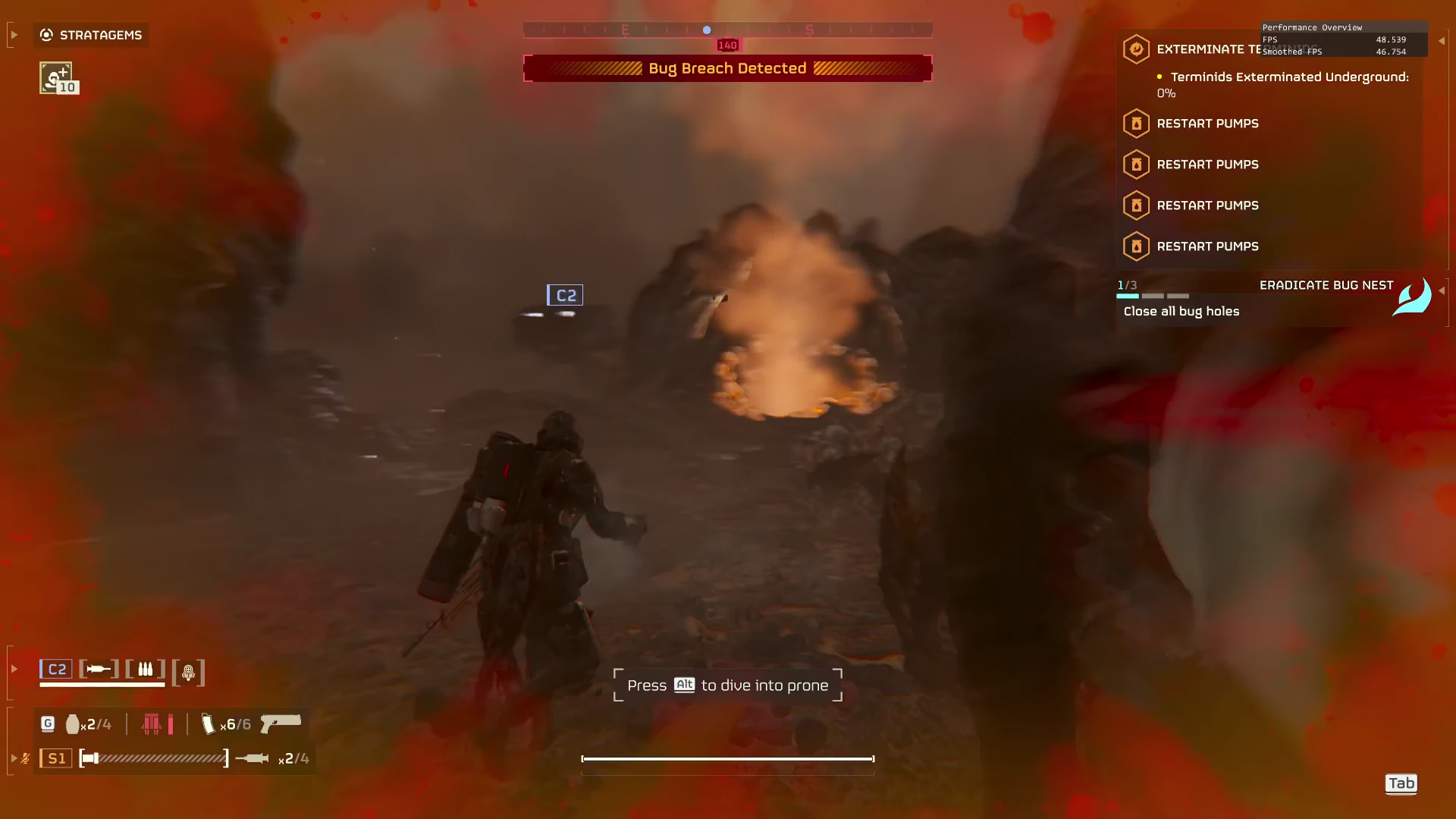Click the stim syringe icon beside health bar
The width and height of the screenshot is (1456, 819).
tap(252, 758)
